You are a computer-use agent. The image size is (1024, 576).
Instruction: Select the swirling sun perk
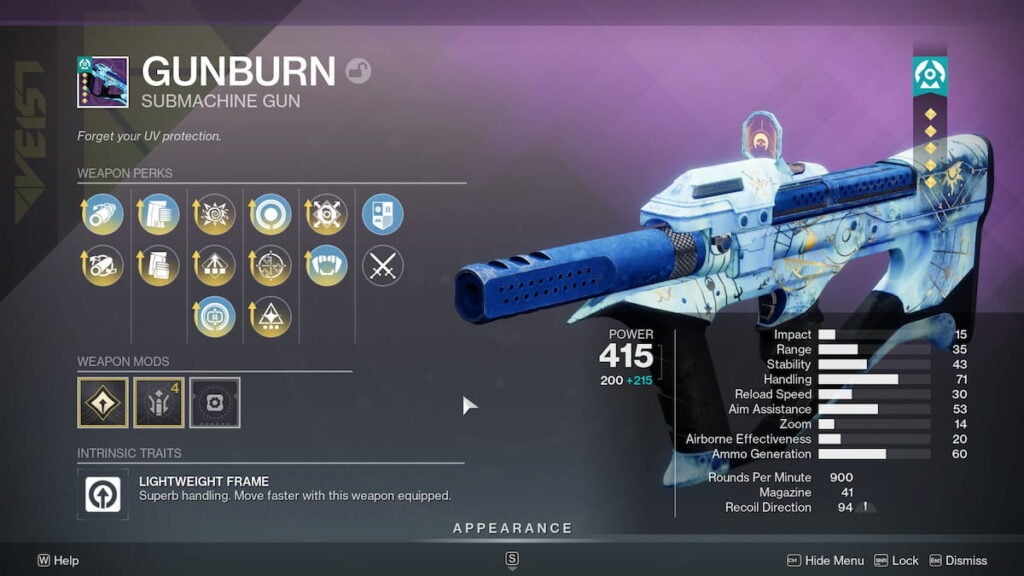[x=214, y=215]
